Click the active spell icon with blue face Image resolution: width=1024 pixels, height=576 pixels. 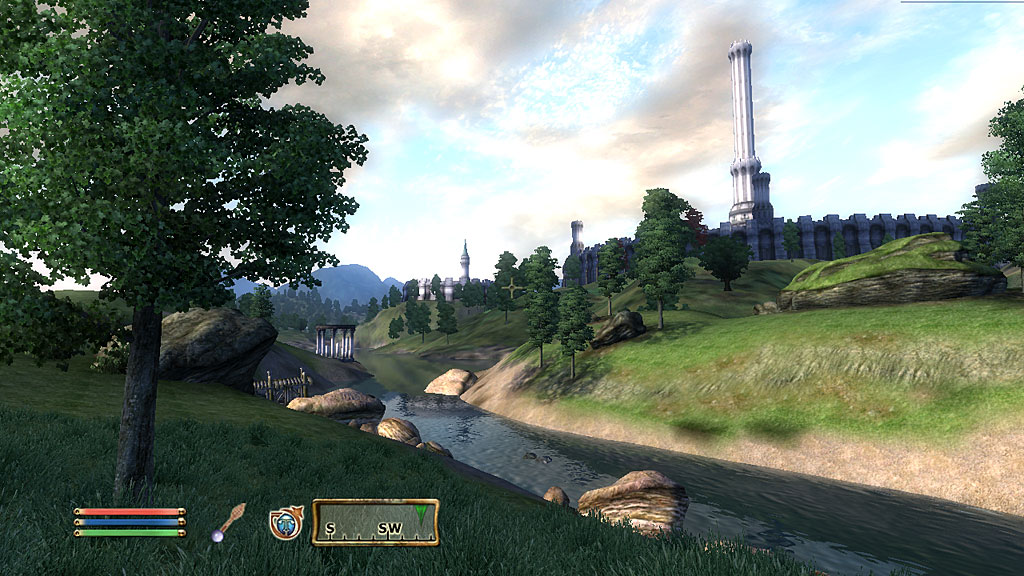[x=286, y=522]
